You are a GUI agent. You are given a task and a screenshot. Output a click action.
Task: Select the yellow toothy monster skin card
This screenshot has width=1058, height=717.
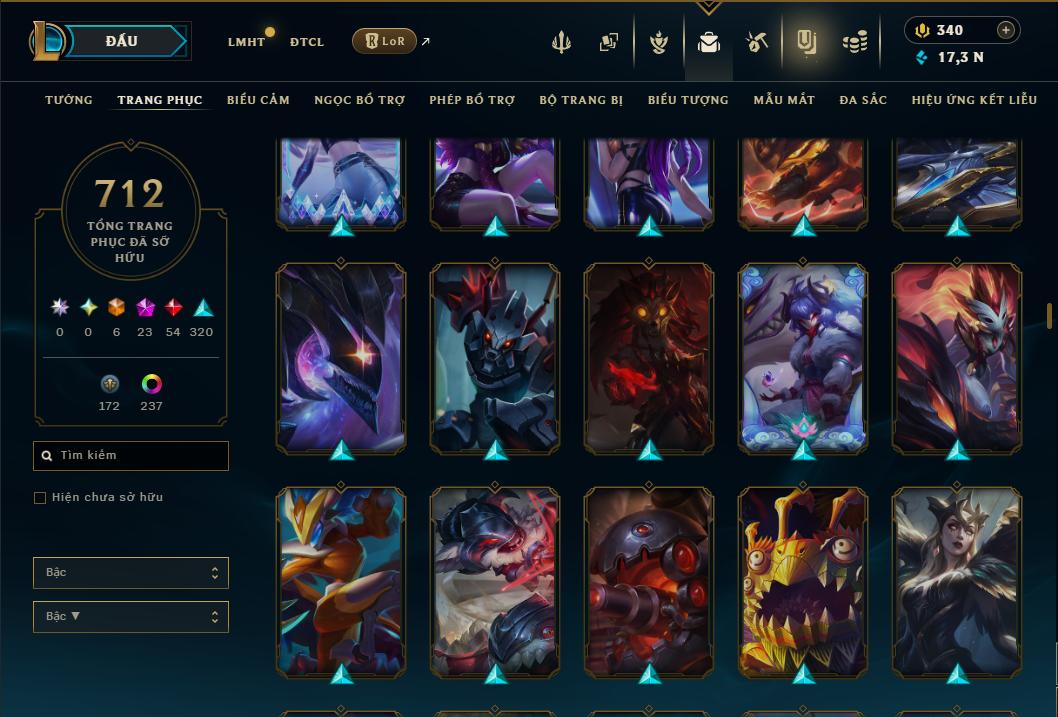pyautogui.click(x=803, y=580)
